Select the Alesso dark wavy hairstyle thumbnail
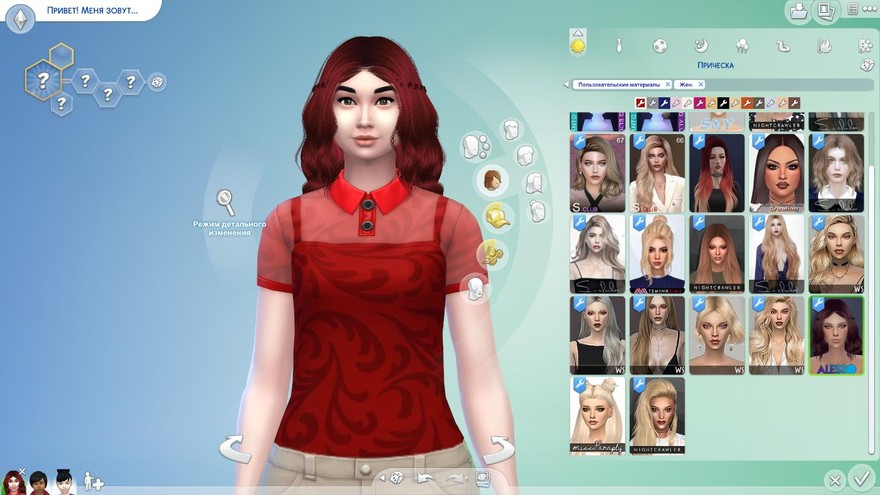This screenshot has height=495, width=880. [835, 335]
